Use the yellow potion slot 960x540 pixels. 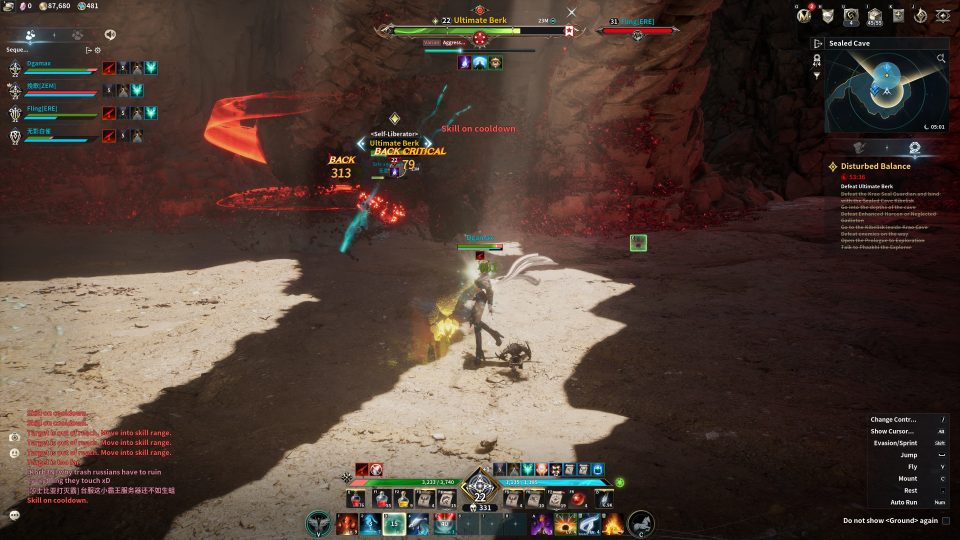[x=403, y=497]
